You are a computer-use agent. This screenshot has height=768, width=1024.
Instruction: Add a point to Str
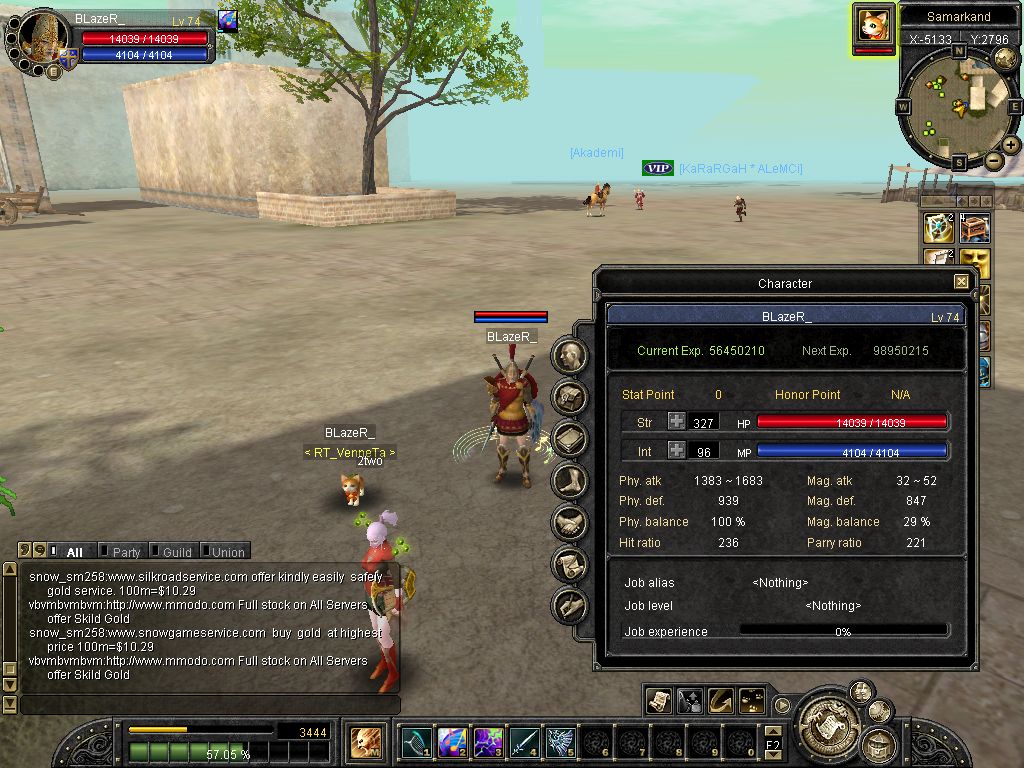tap(677, 423)
